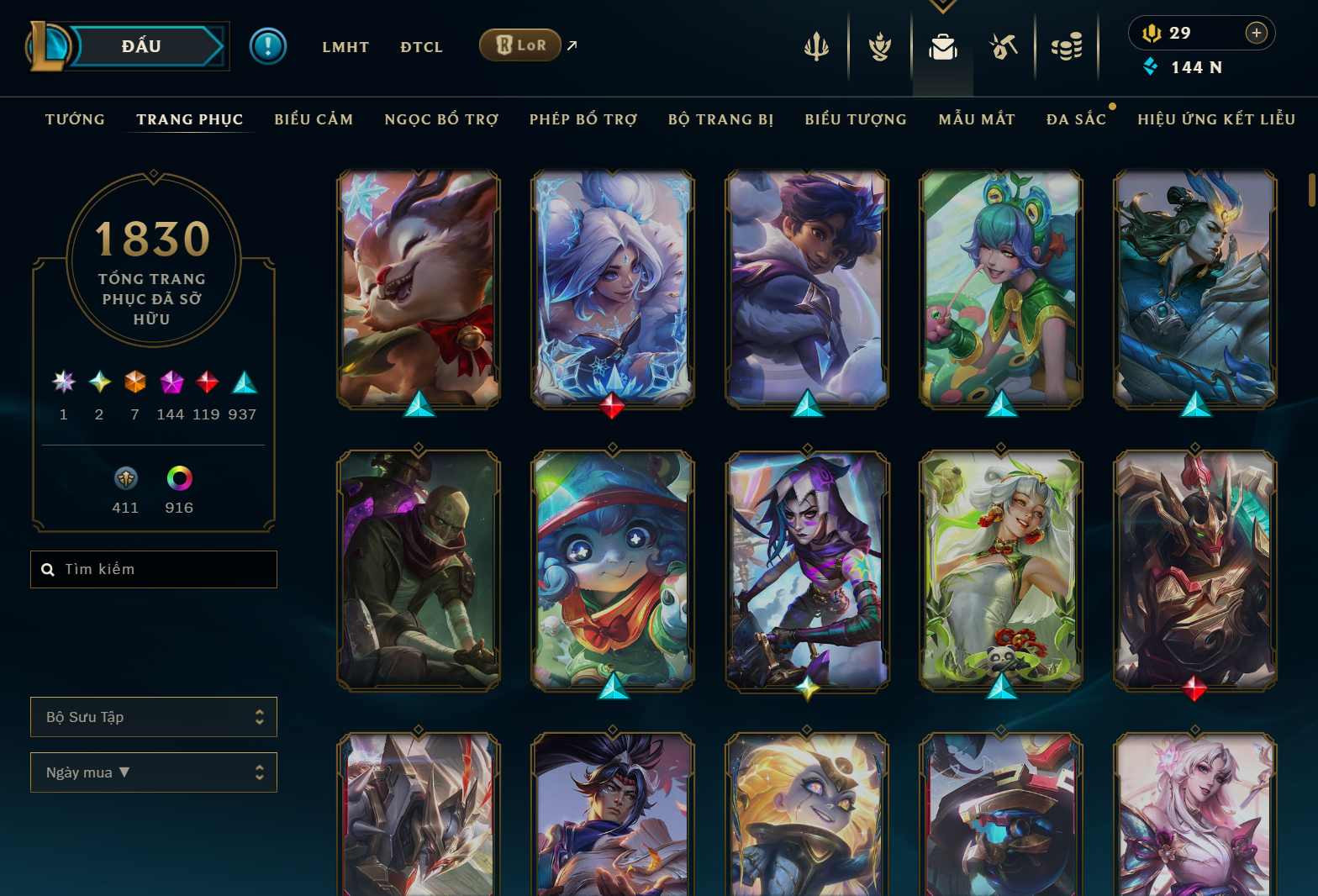The width and height of the screenshot is (1318, 896).
Task: Select the BỘ TRANG BỊ tab
Action: 720,119
